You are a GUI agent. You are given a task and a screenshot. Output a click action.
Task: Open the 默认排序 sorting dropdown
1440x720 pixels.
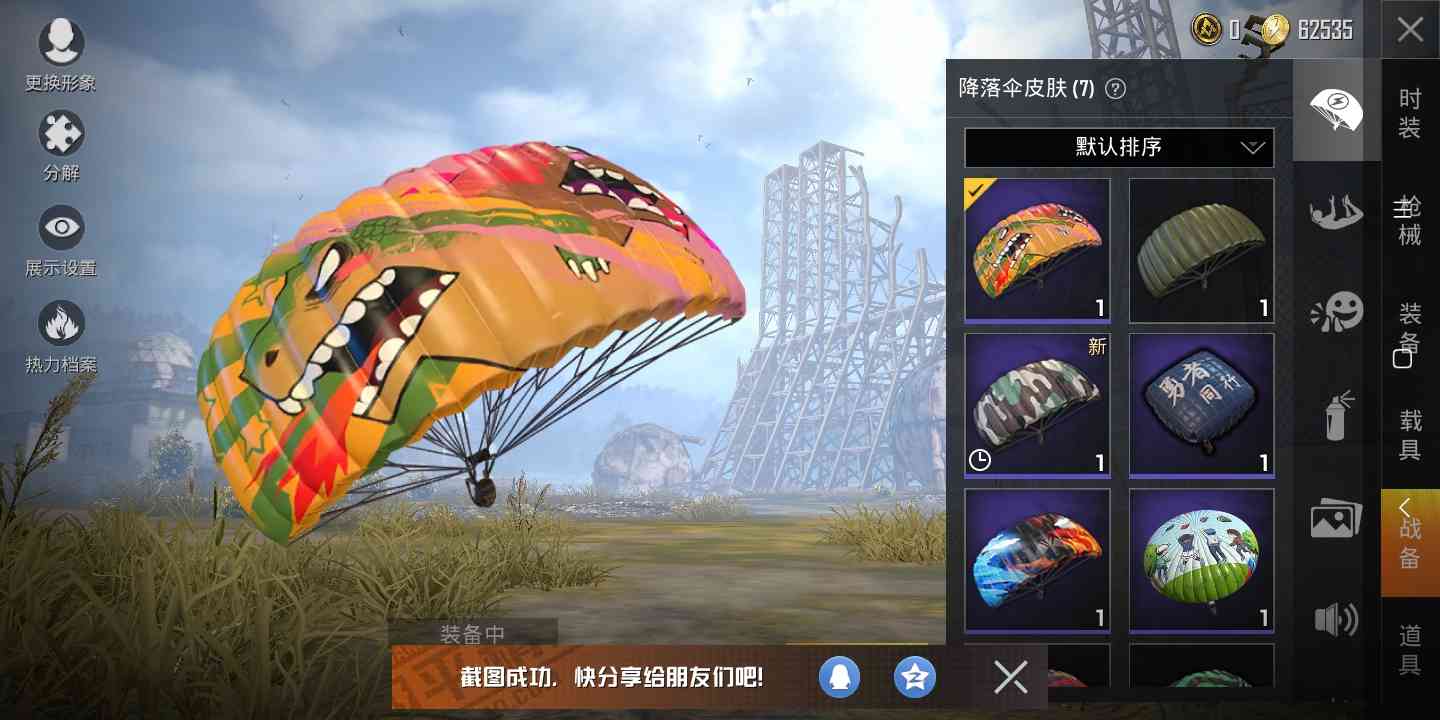tap(1118, 147)
